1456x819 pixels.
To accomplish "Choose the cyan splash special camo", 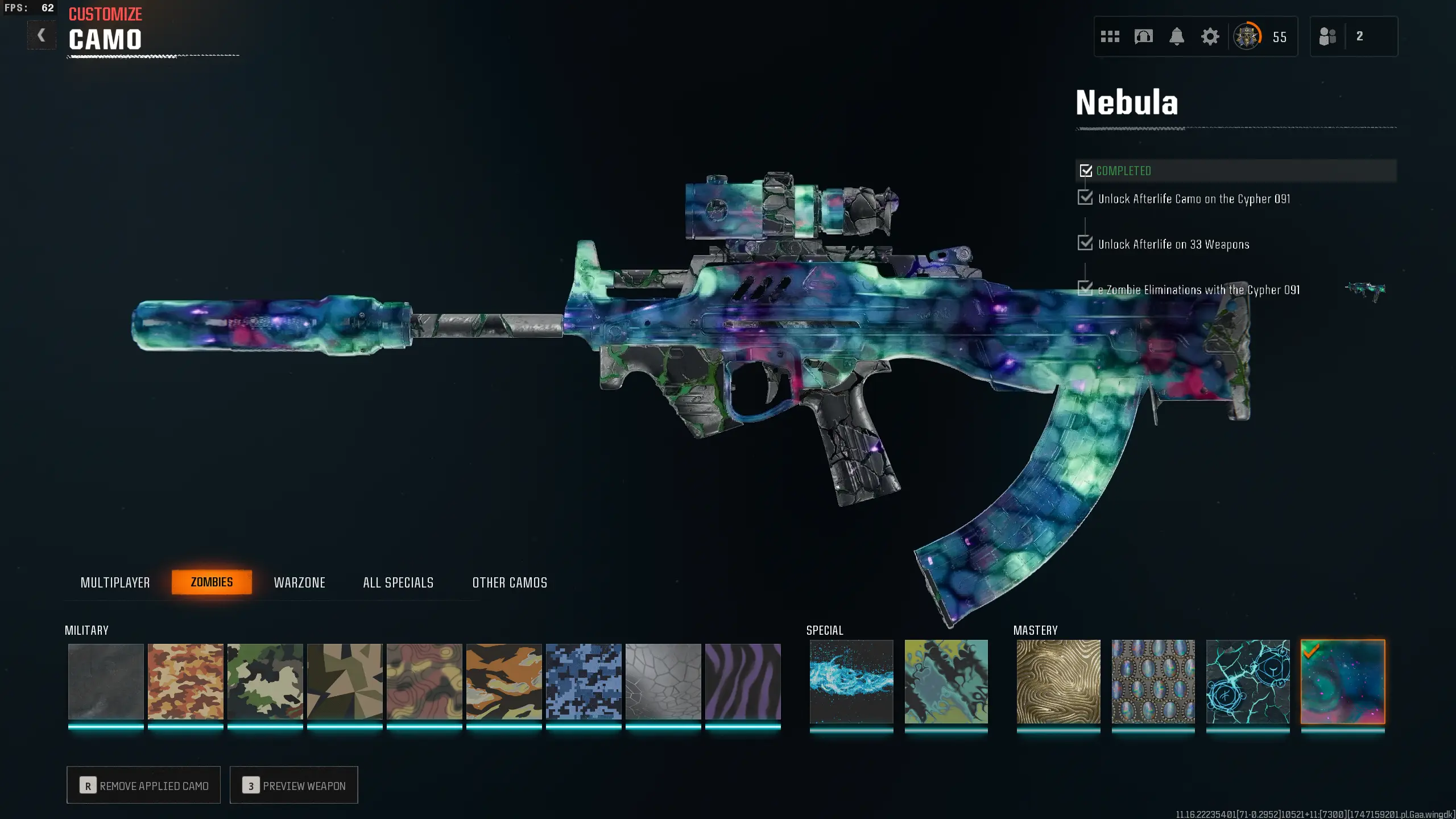I will tap(851, 681).
